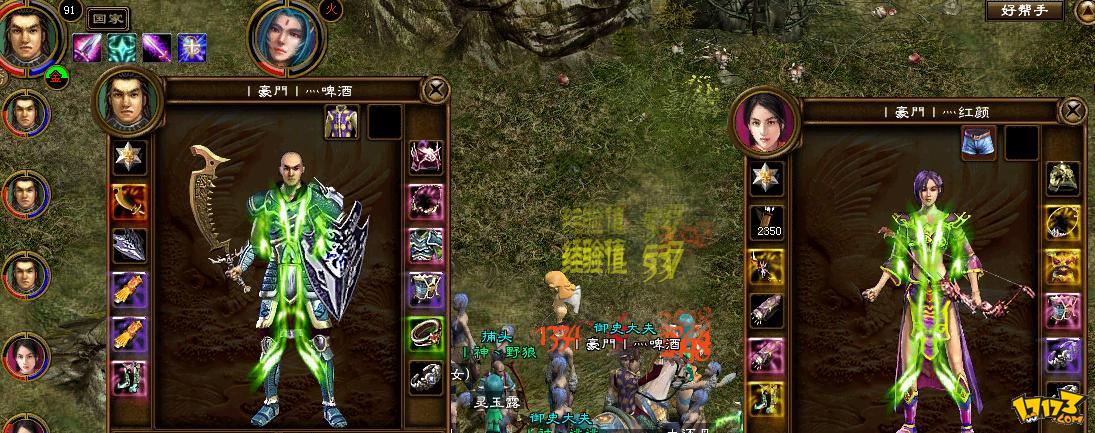Select the purple robe fashion slot

(341, 122)
